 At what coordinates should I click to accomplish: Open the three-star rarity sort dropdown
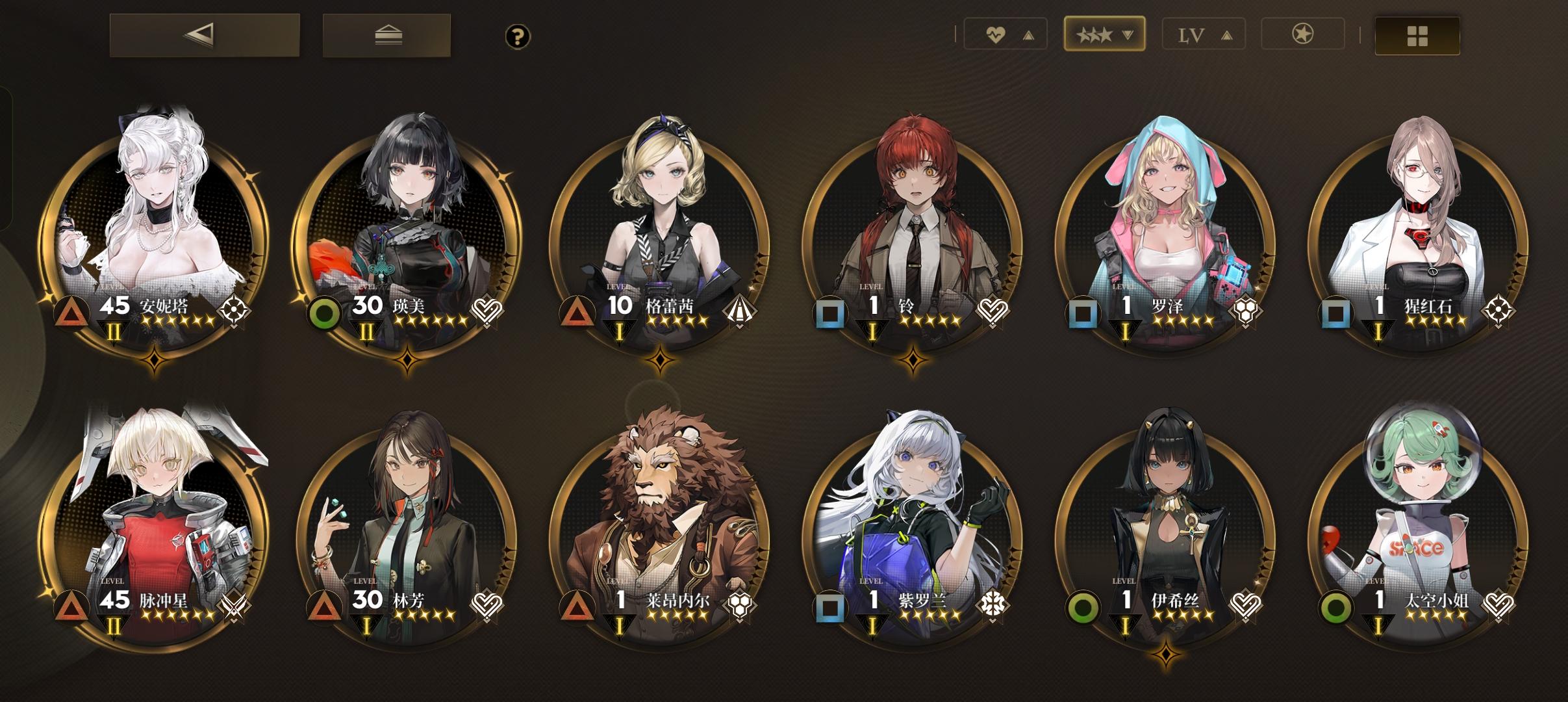tap(1104, 33)
